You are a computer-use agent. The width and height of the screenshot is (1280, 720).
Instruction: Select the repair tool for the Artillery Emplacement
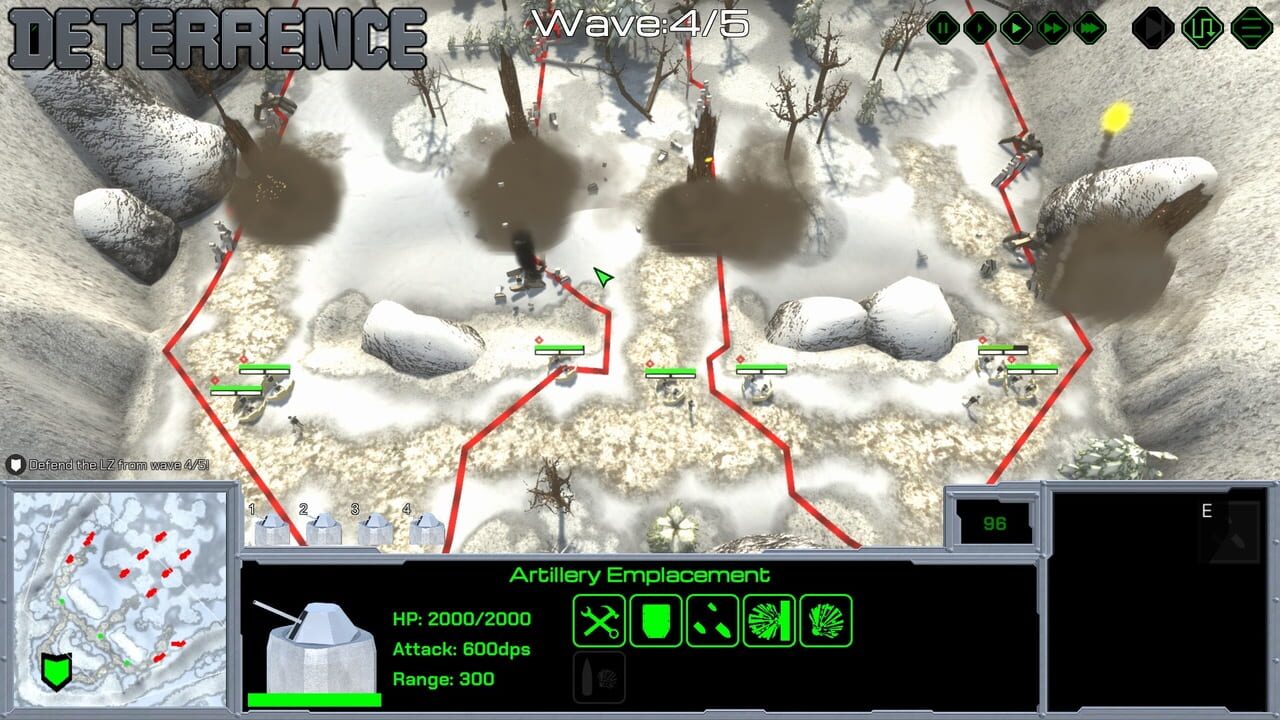coord(600,619)
